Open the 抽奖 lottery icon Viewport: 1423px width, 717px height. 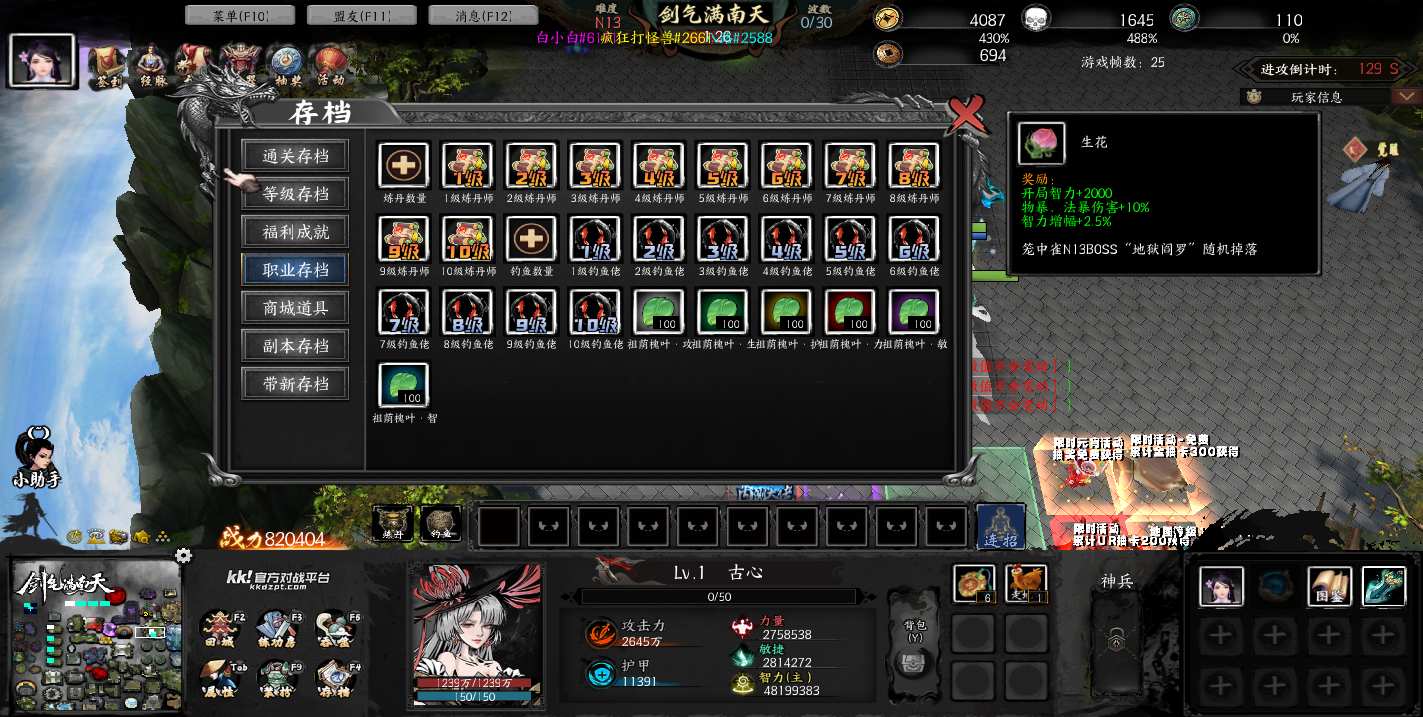tap(286, 66)
